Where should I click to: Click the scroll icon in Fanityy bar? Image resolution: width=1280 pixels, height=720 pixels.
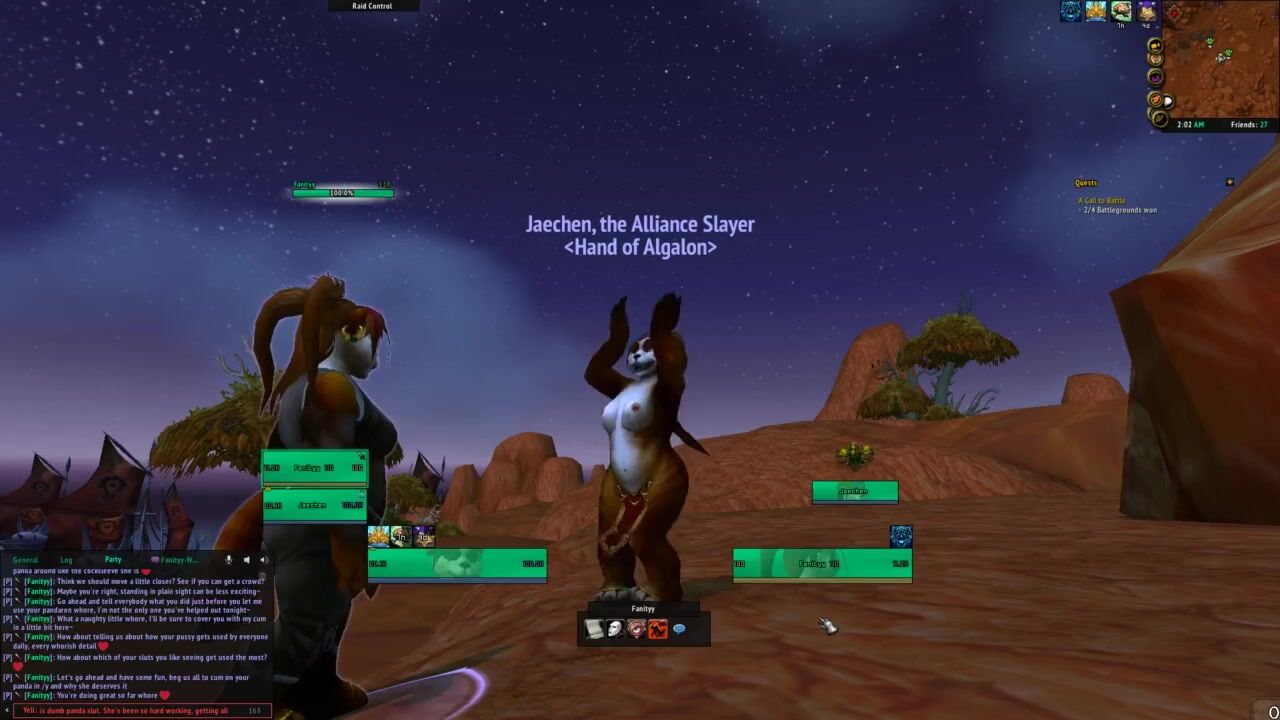[x=594, y=629]
